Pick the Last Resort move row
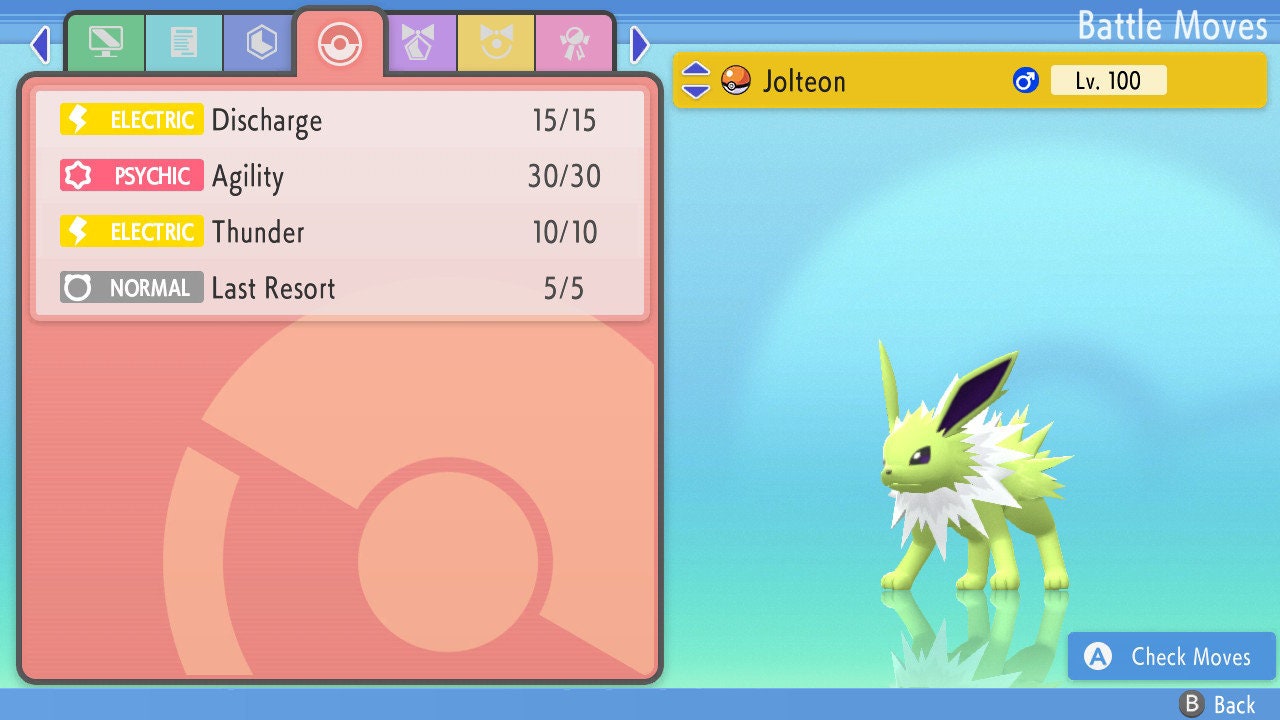This screenshot has width=1280, height=720. (x=340, y=289)
